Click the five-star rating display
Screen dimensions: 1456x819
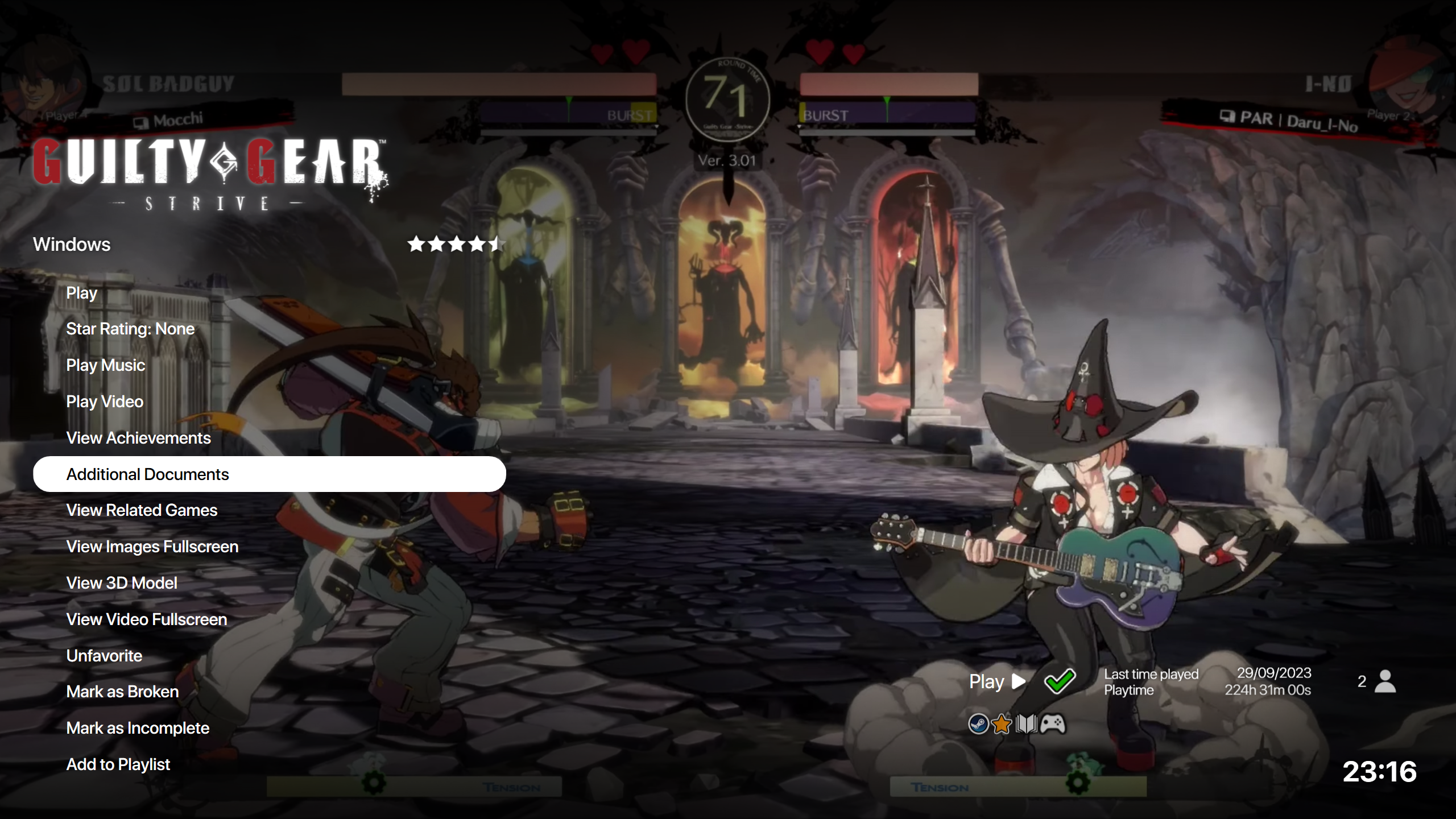pos(454,244)
